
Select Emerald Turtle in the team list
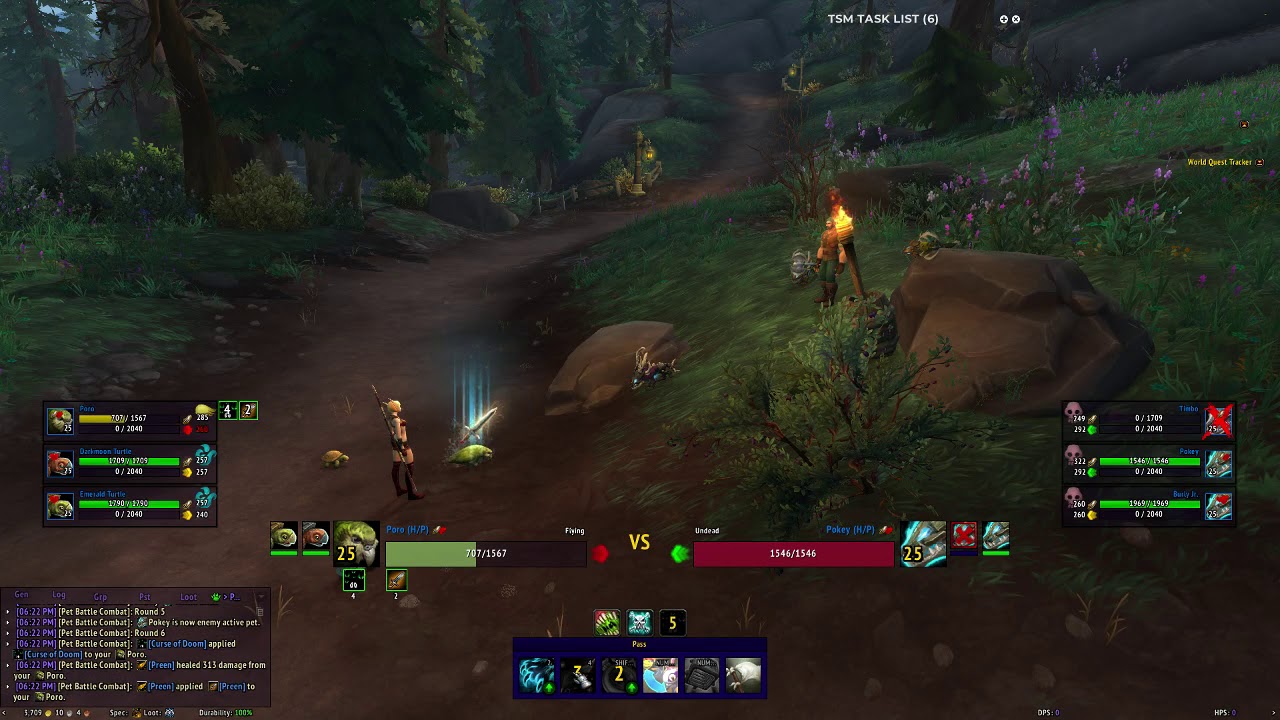click(128, 504)
